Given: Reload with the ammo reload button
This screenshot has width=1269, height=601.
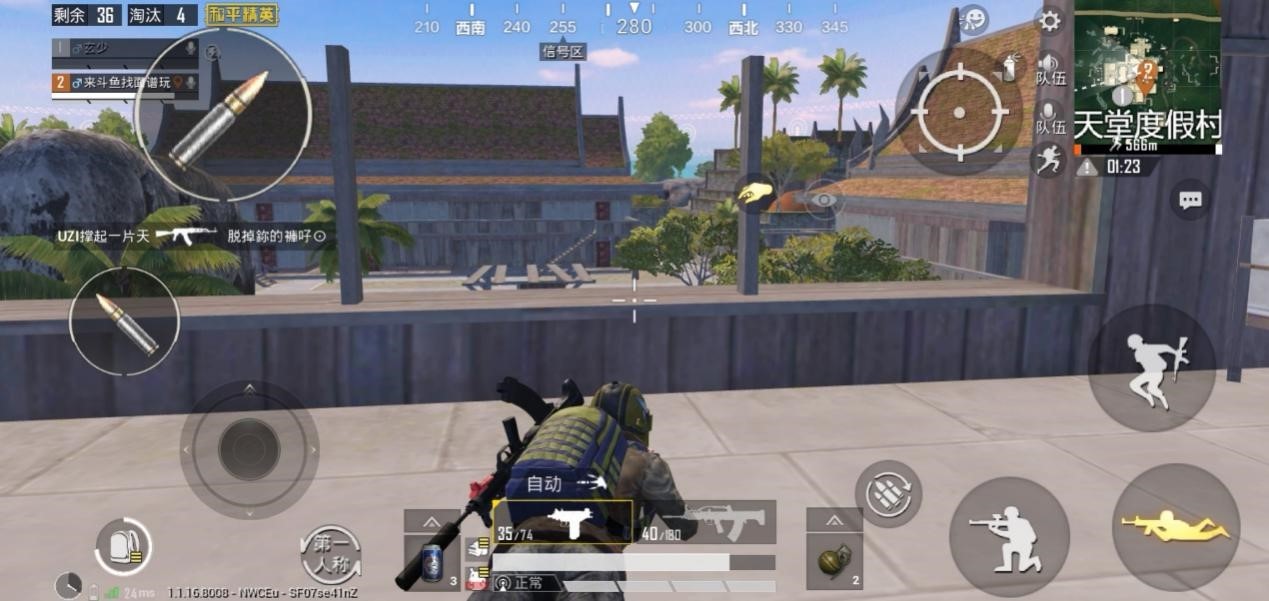Looking at the screenshot, I should pyautogui.click(x=888, y=493).
